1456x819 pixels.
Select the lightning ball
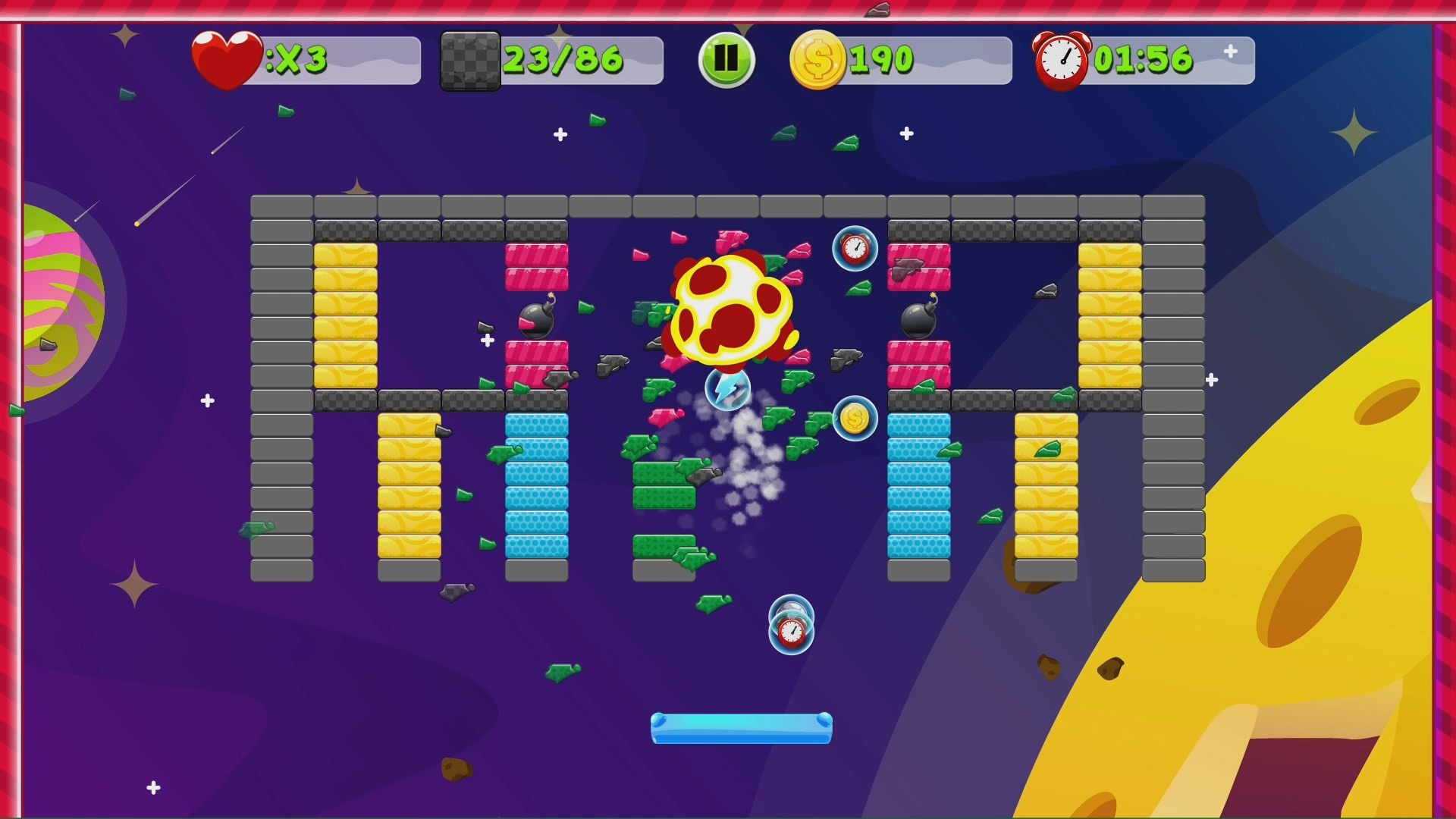pos(729,388)
